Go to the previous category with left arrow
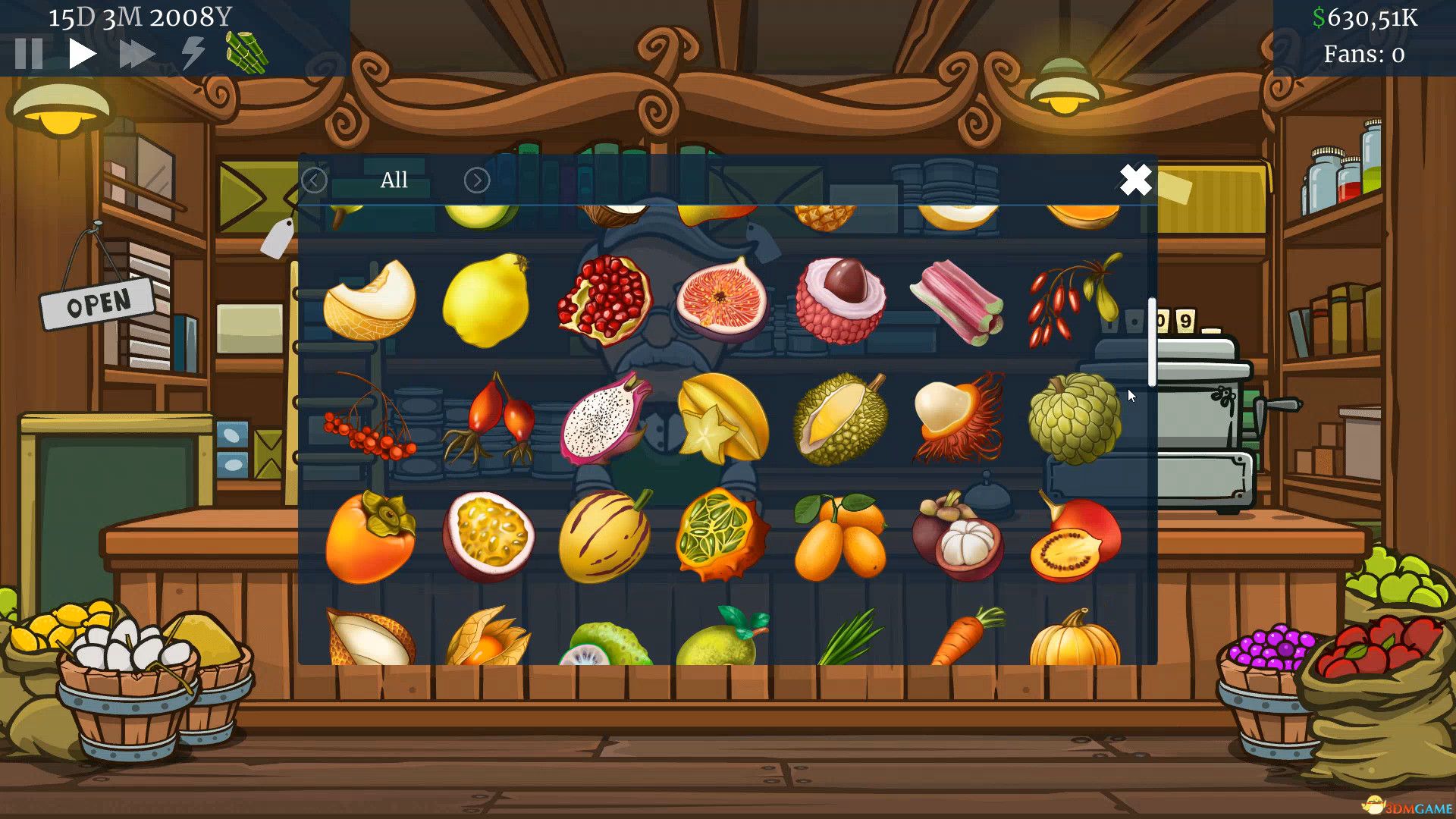Viewport: 1456px width, 819px height. (x=313, y=180)
